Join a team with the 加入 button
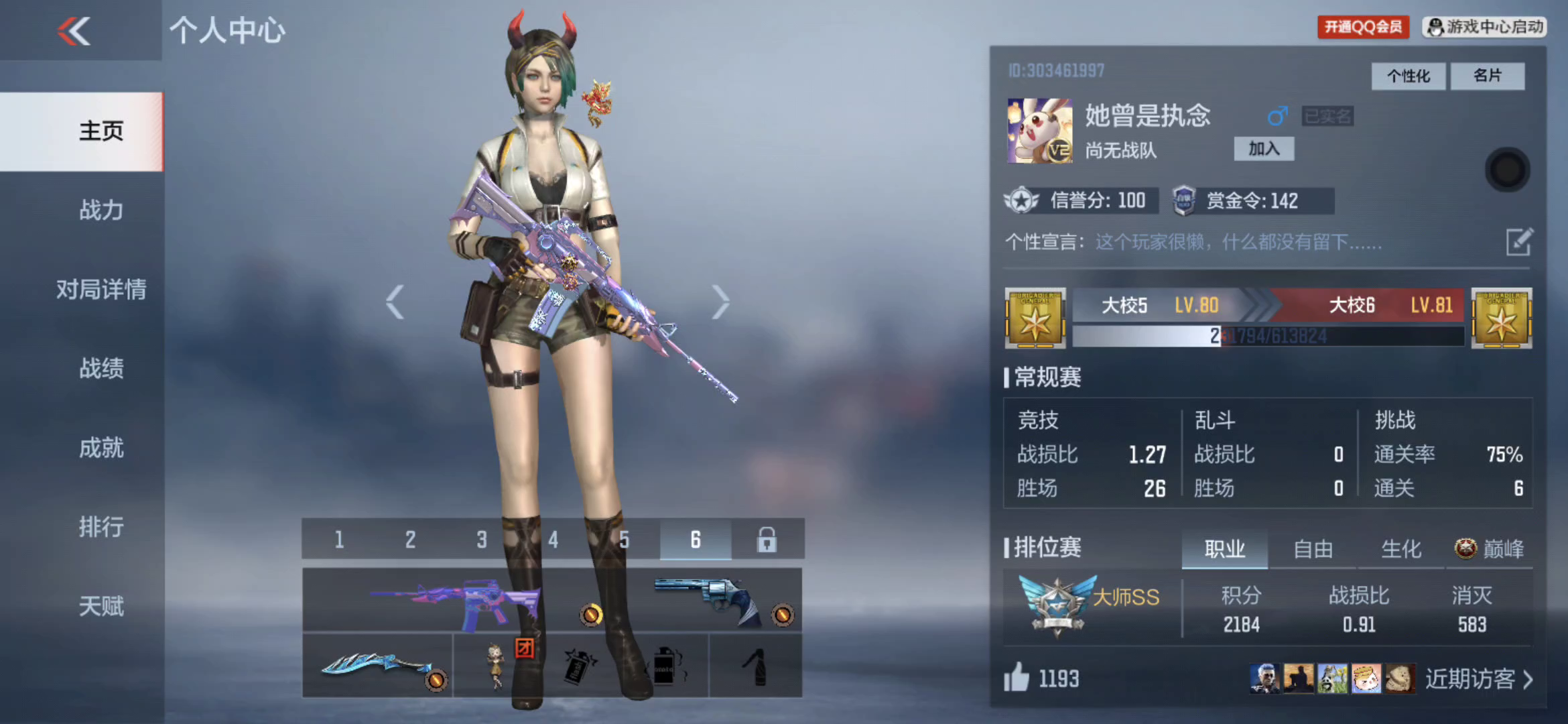 pyautogui.click(x=1264, y=149)
